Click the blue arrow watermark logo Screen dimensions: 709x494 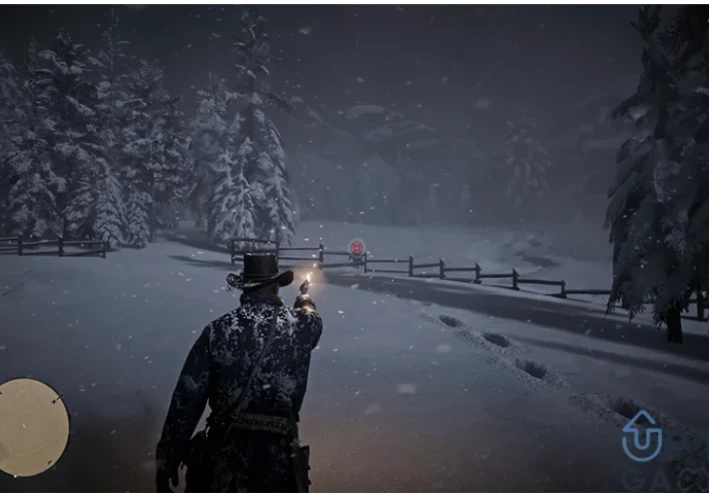pos(641,437)
